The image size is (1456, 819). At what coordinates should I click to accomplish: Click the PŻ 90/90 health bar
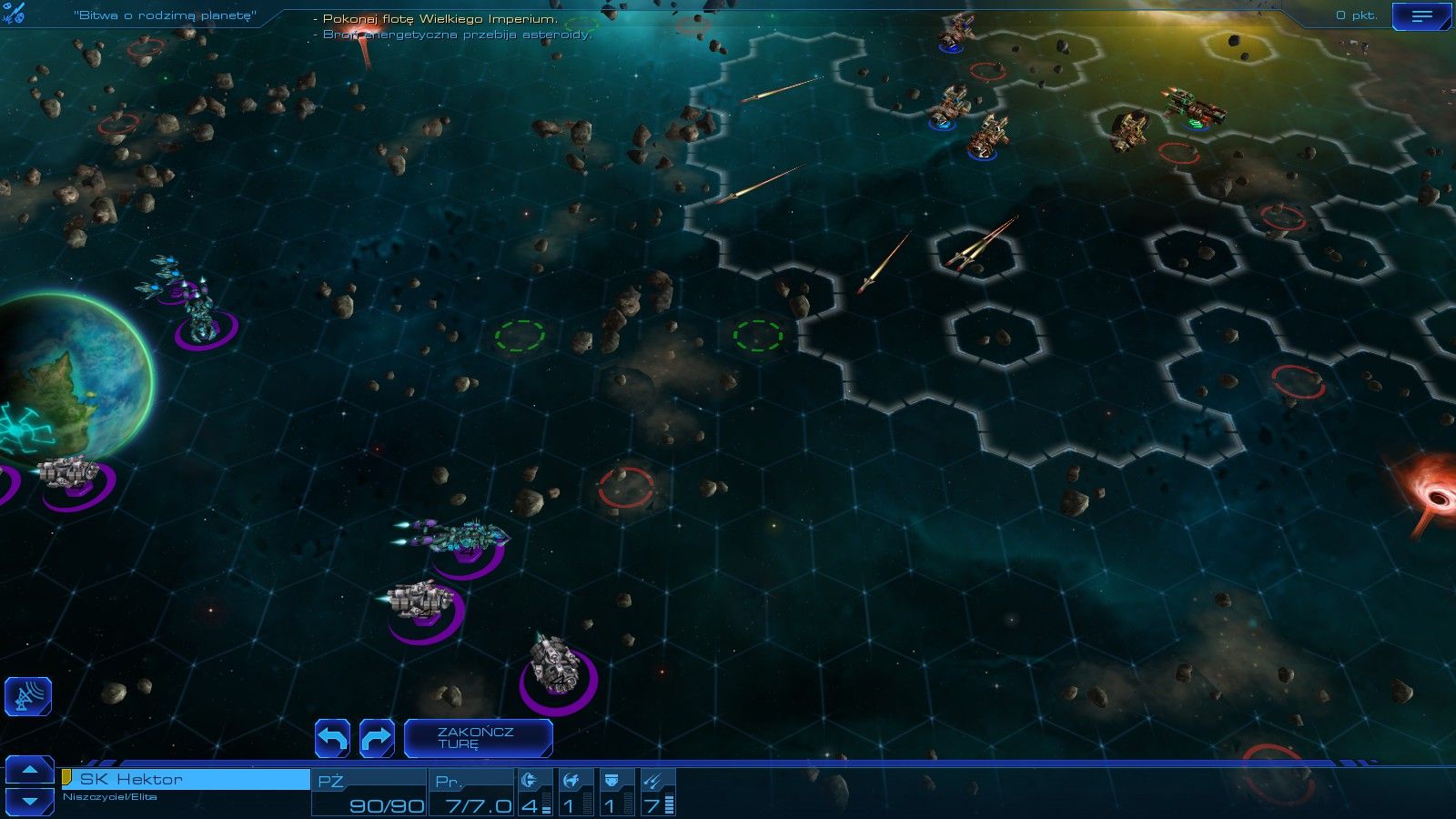(369, 790)
